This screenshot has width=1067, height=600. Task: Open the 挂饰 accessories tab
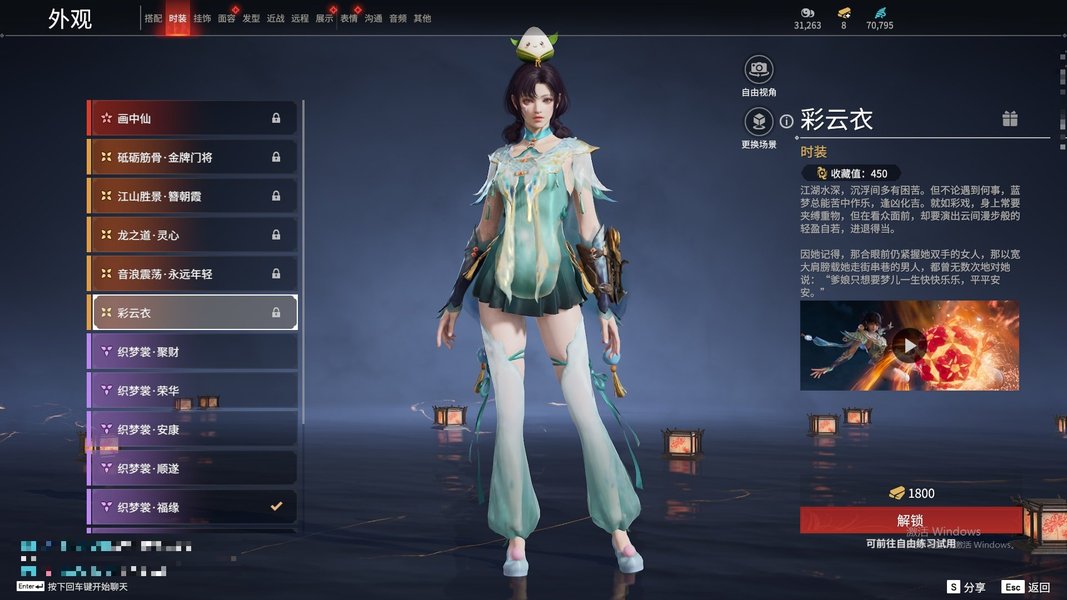(x=202, y=19)
